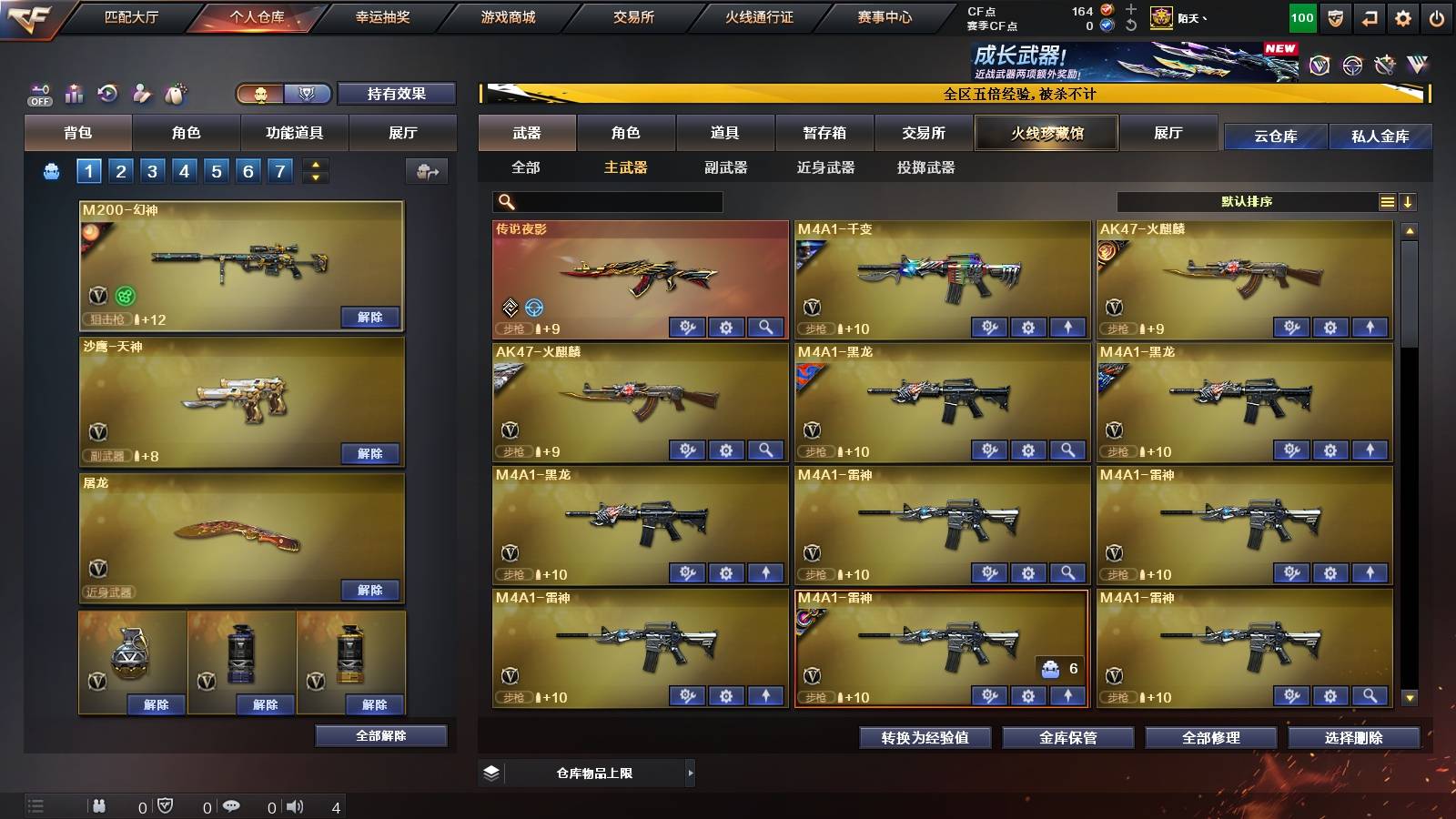The width and height of the screenshot is (1456, 819).
Task: Click the replay icon in the left inventory toolbar
Action: click(106, 94)
